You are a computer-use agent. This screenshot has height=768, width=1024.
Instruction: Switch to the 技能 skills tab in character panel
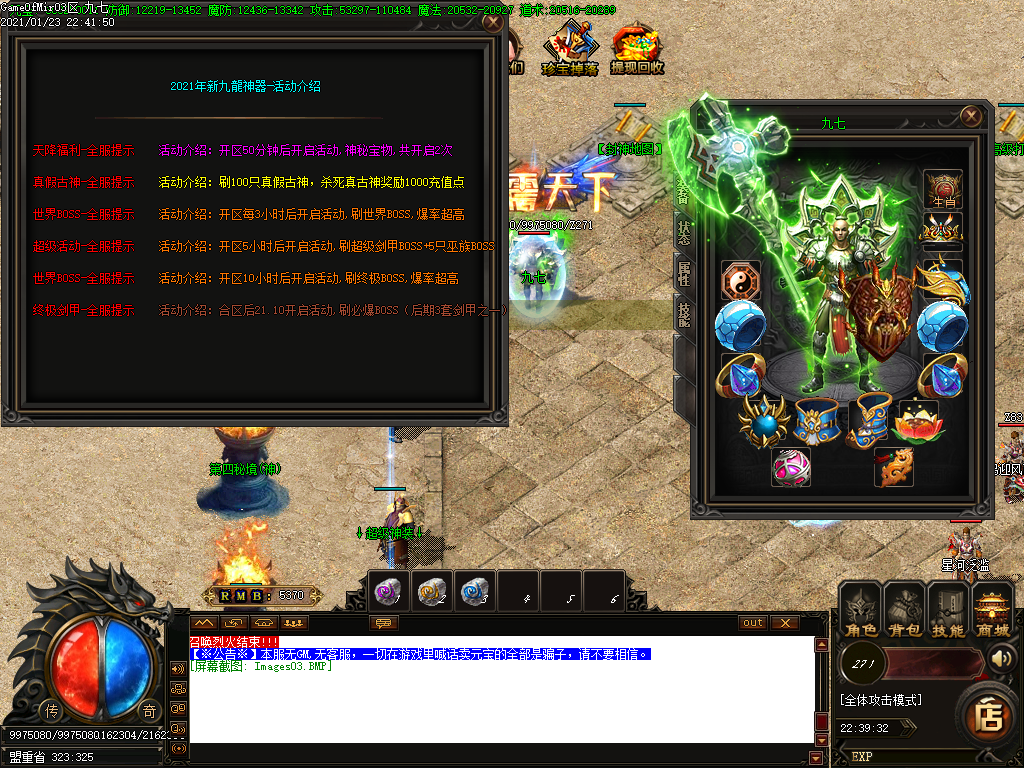[x=684, y=312]
